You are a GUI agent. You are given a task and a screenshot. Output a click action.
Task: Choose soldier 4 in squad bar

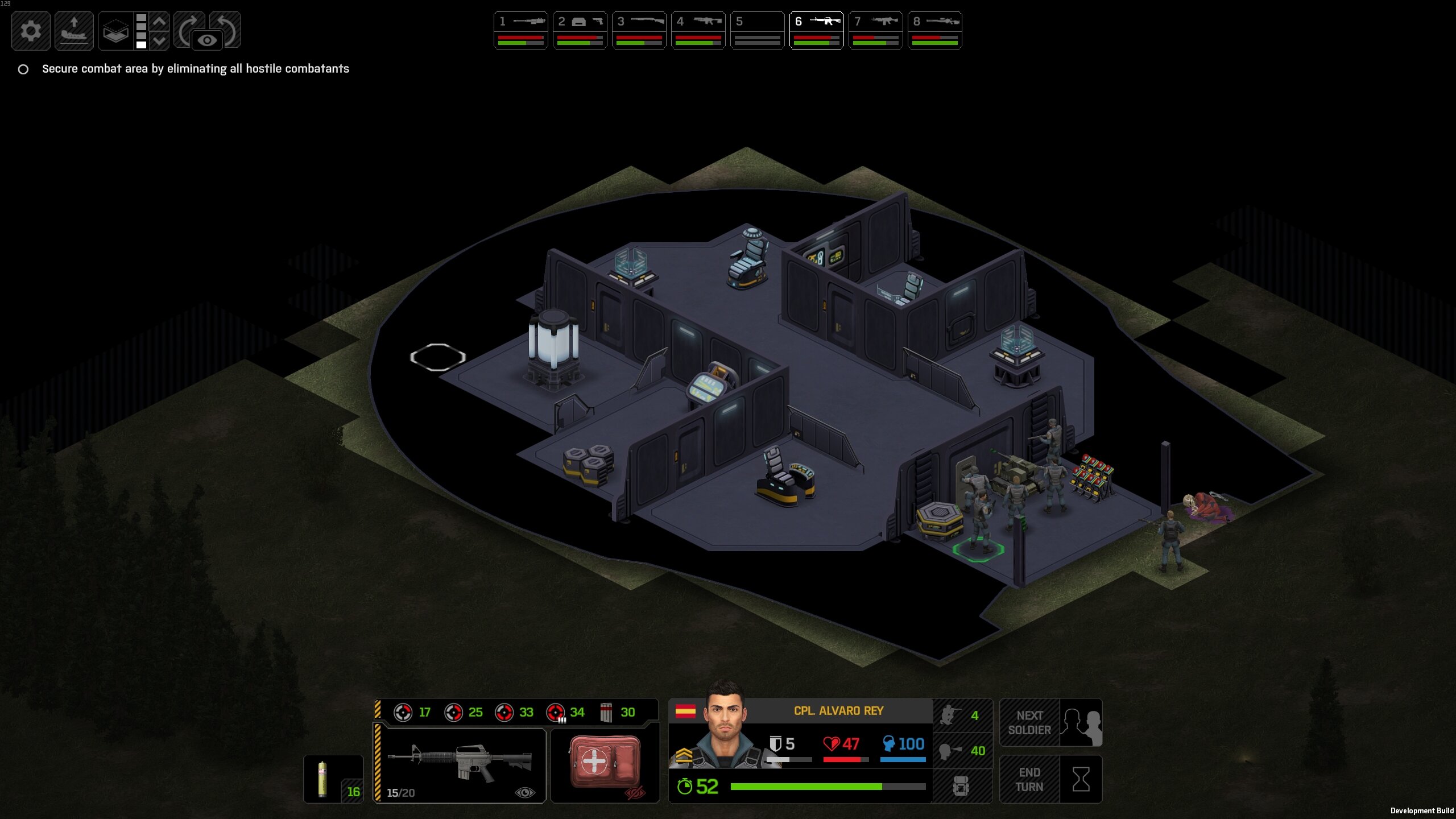pyautogui.click(x=698, y=31)
